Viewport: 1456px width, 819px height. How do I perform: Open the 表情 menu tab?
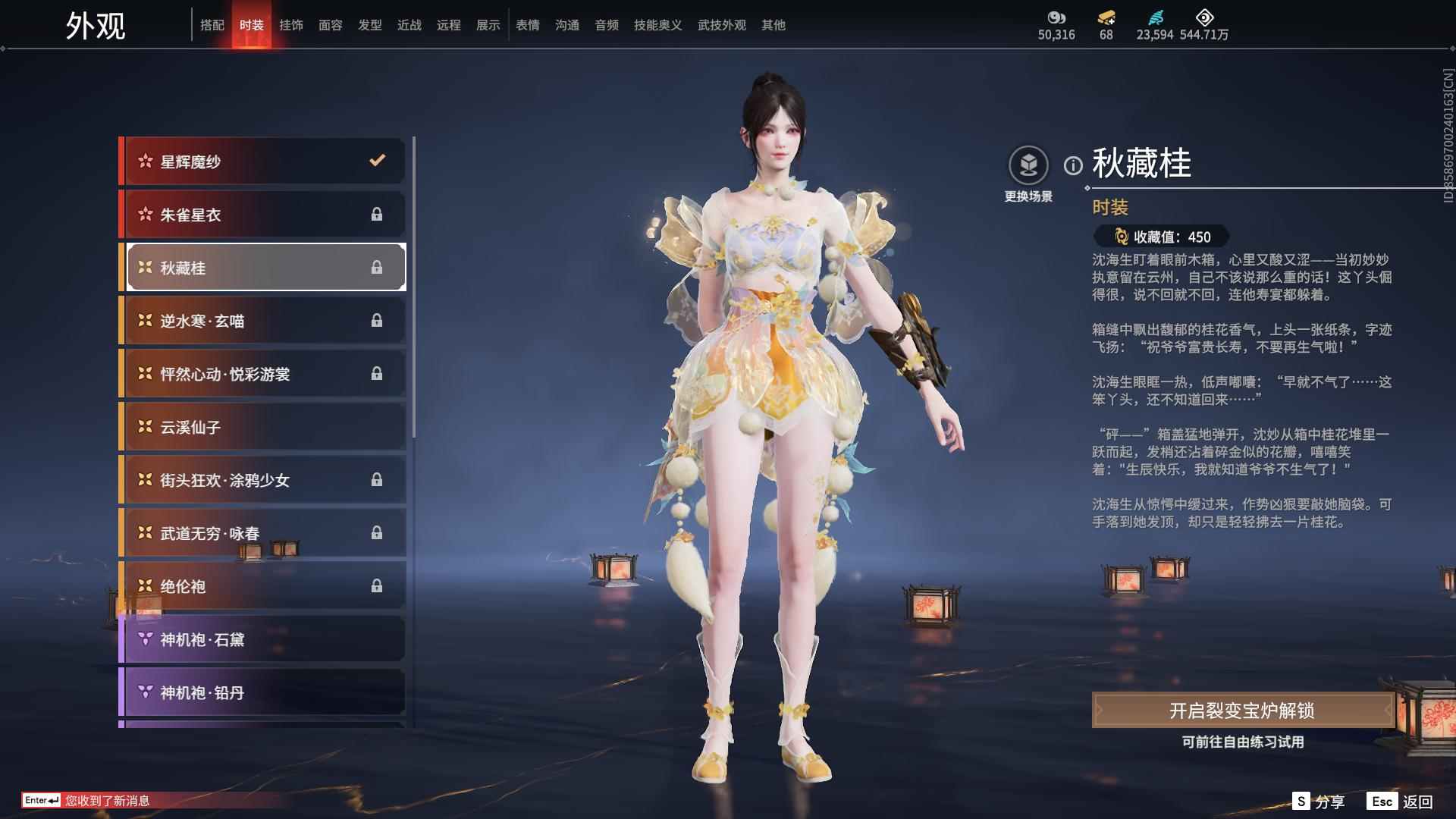tap(527, 24)
